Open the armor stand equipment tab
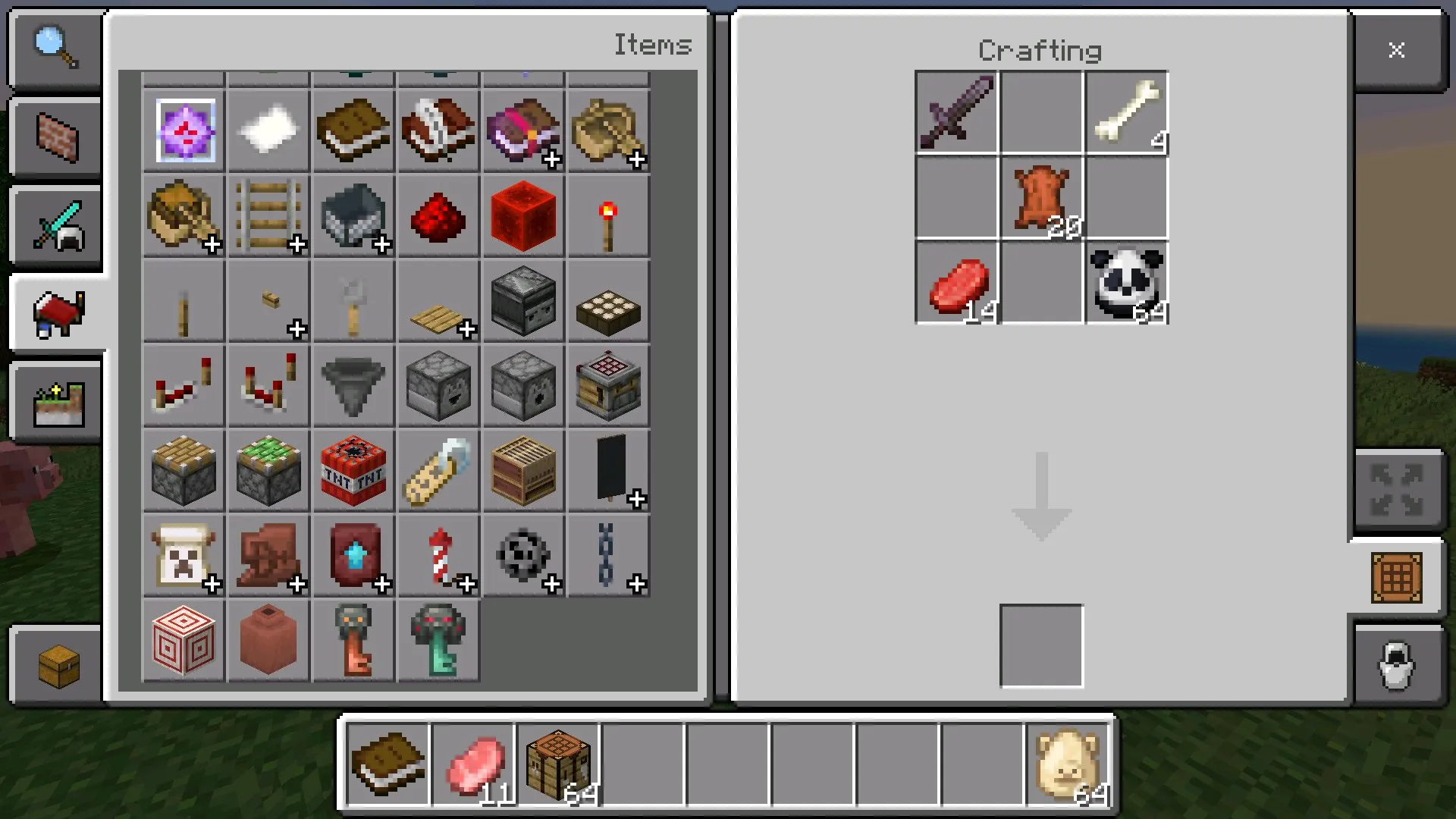Viewport: 1456px width, 819px height. (1396, 666)
